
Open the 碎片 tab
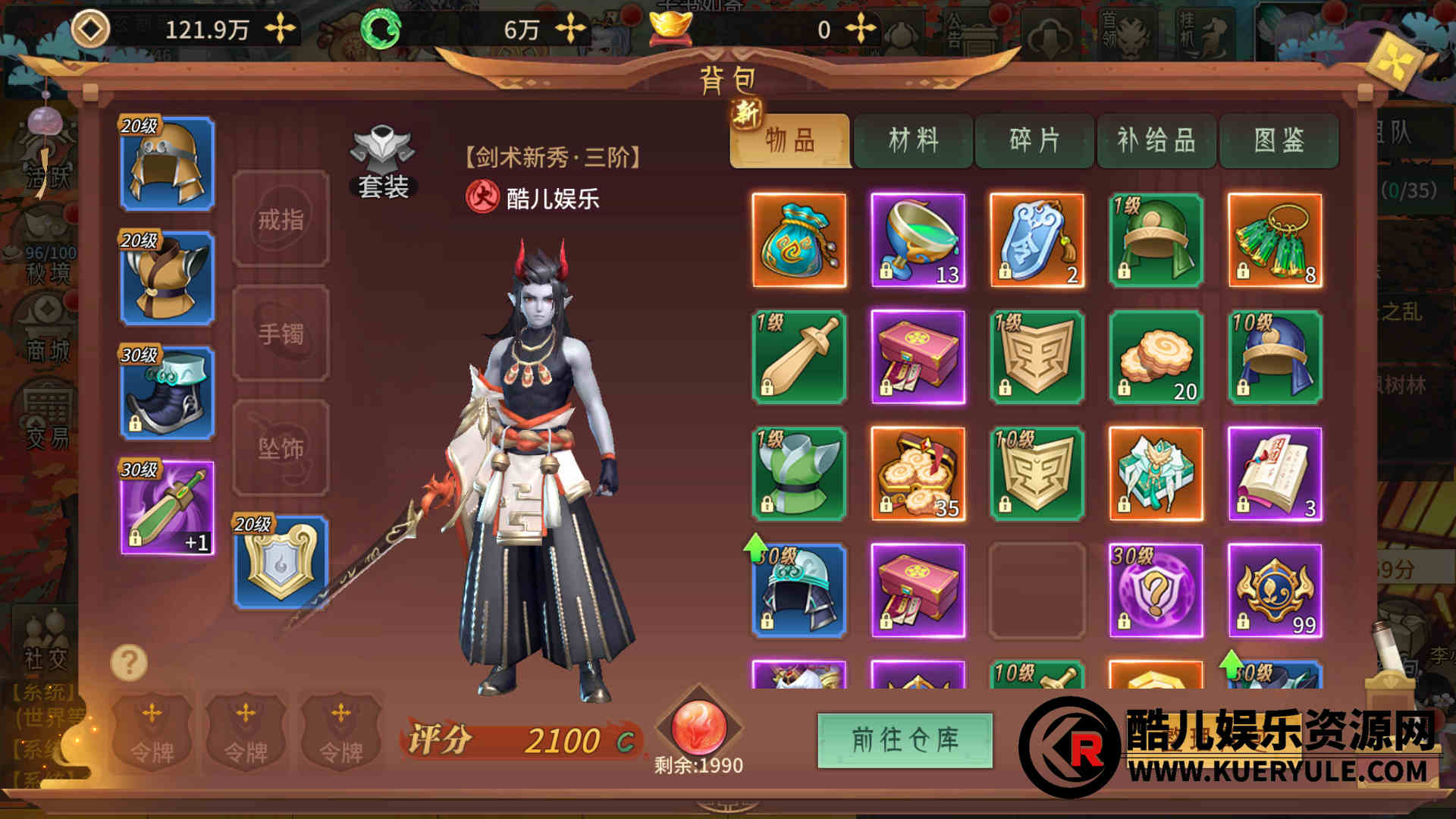click(1034, 141)
